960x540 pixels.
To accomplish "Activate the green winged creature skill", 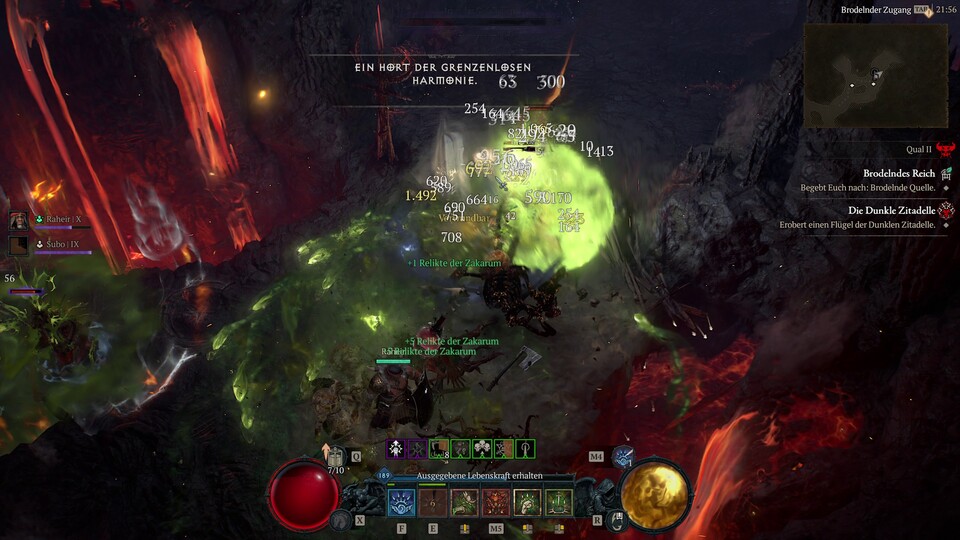I will 464,502.
